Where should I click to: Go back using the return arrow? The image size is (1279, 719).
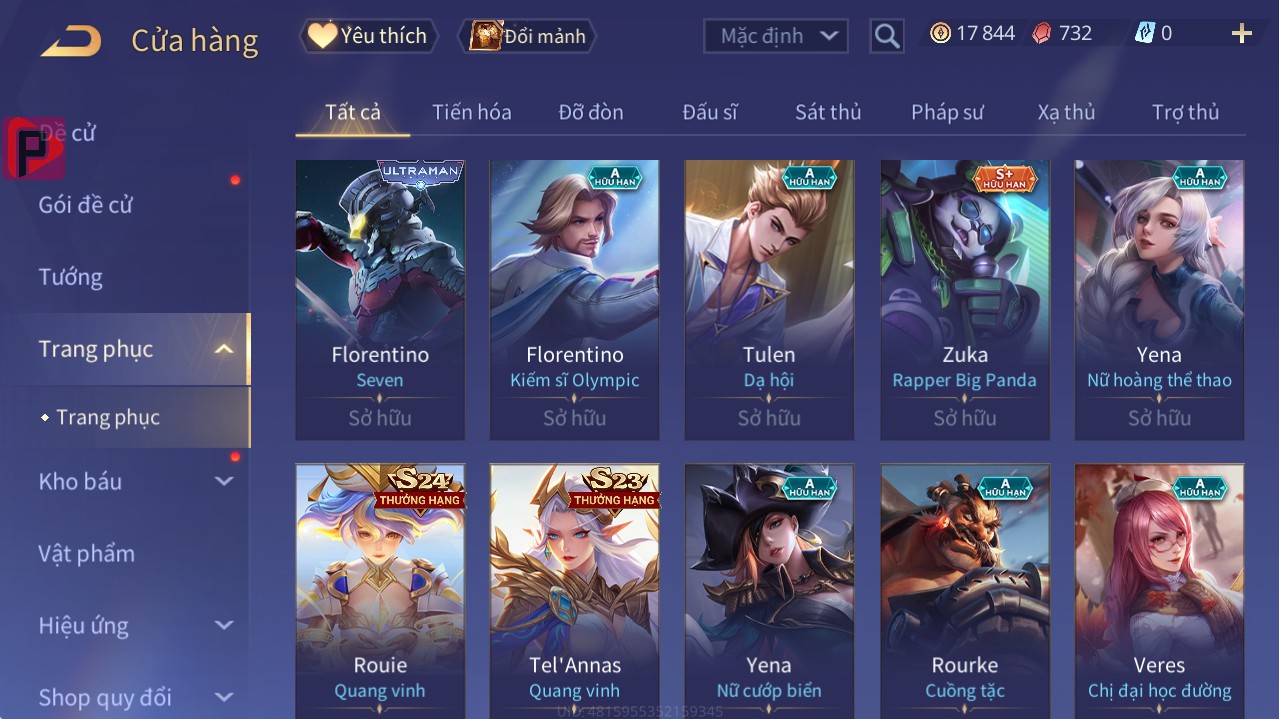point(70,41)
